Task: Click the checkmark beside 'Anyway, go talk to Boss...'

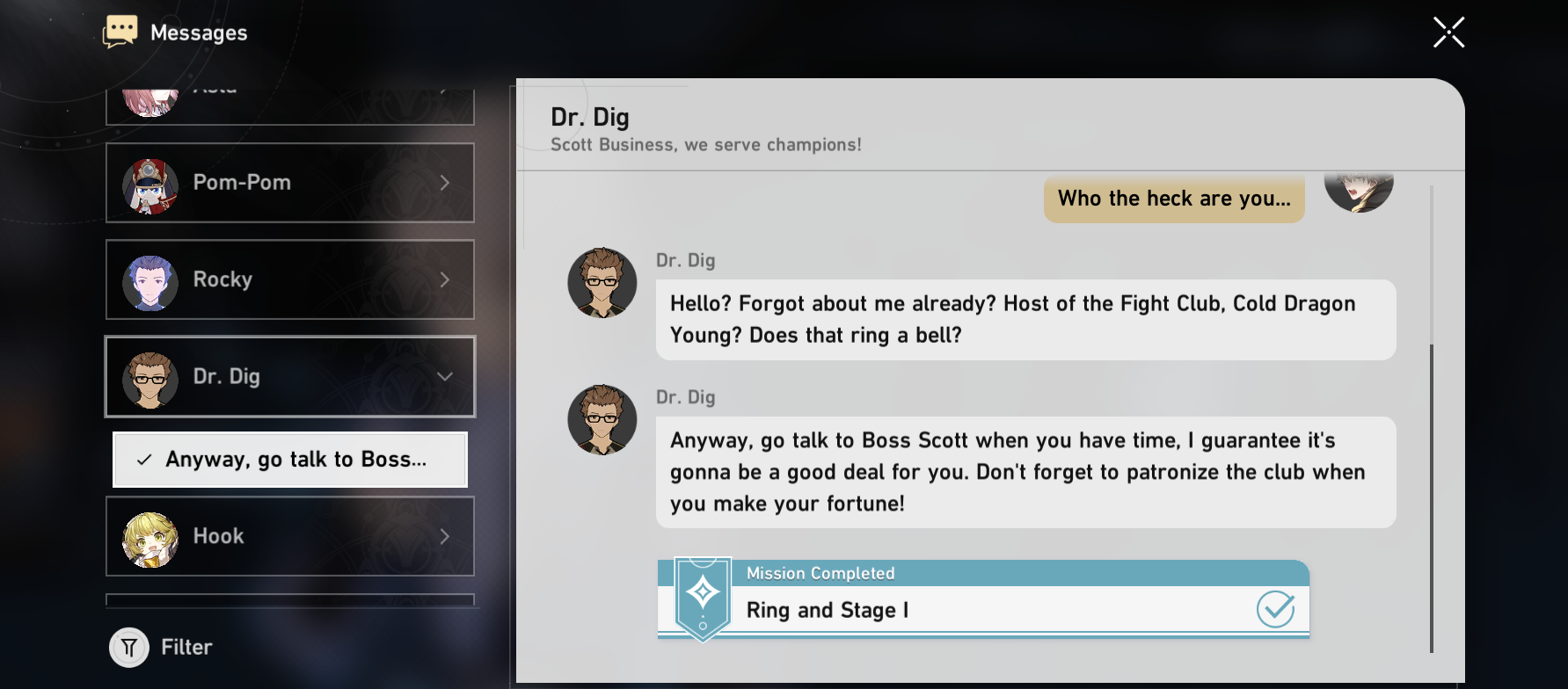Action: tap(143, 459)
